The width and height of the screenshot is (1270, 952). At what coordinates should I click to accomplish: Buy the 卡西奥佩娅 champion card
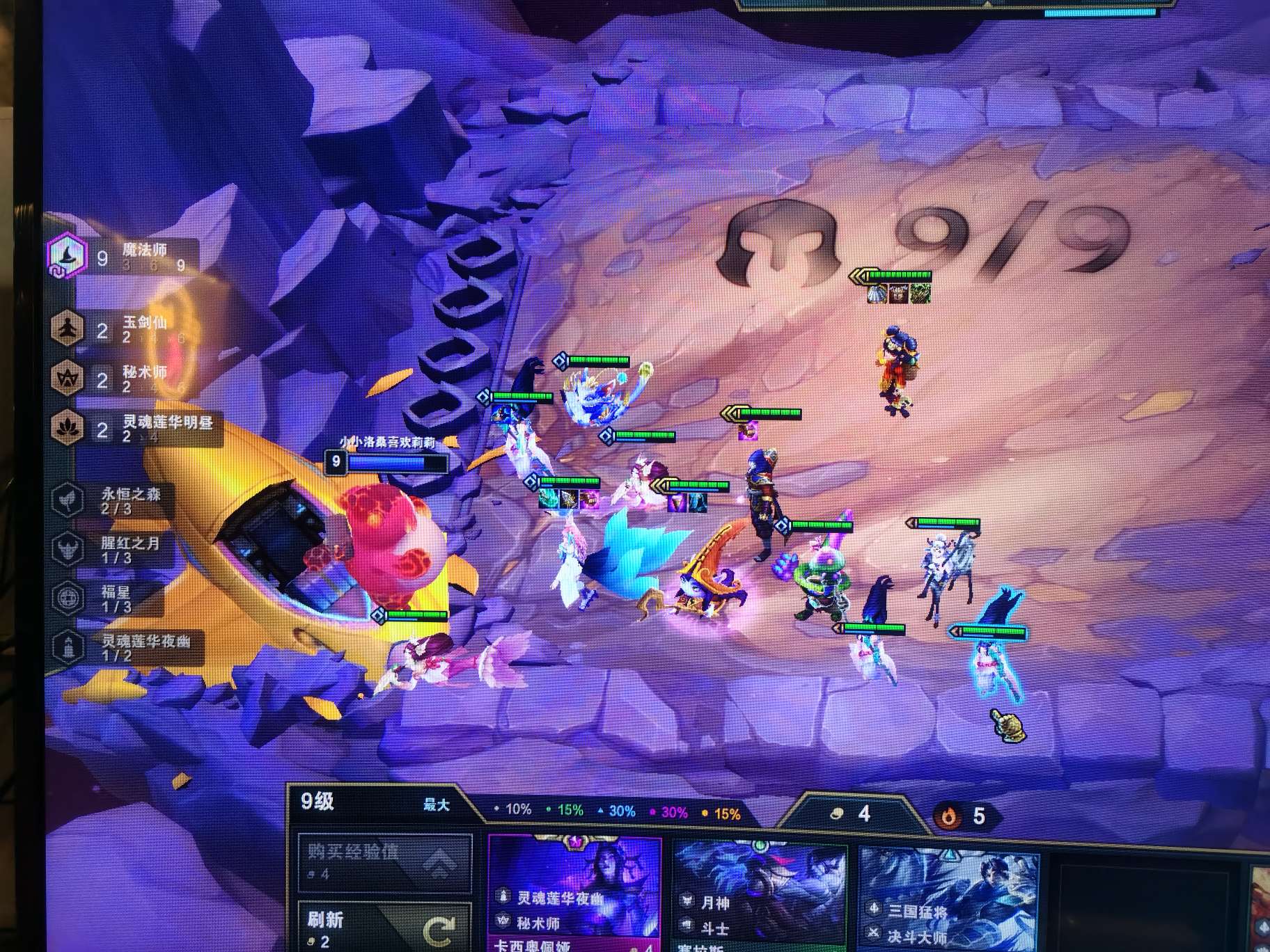(x=575, y=895)
